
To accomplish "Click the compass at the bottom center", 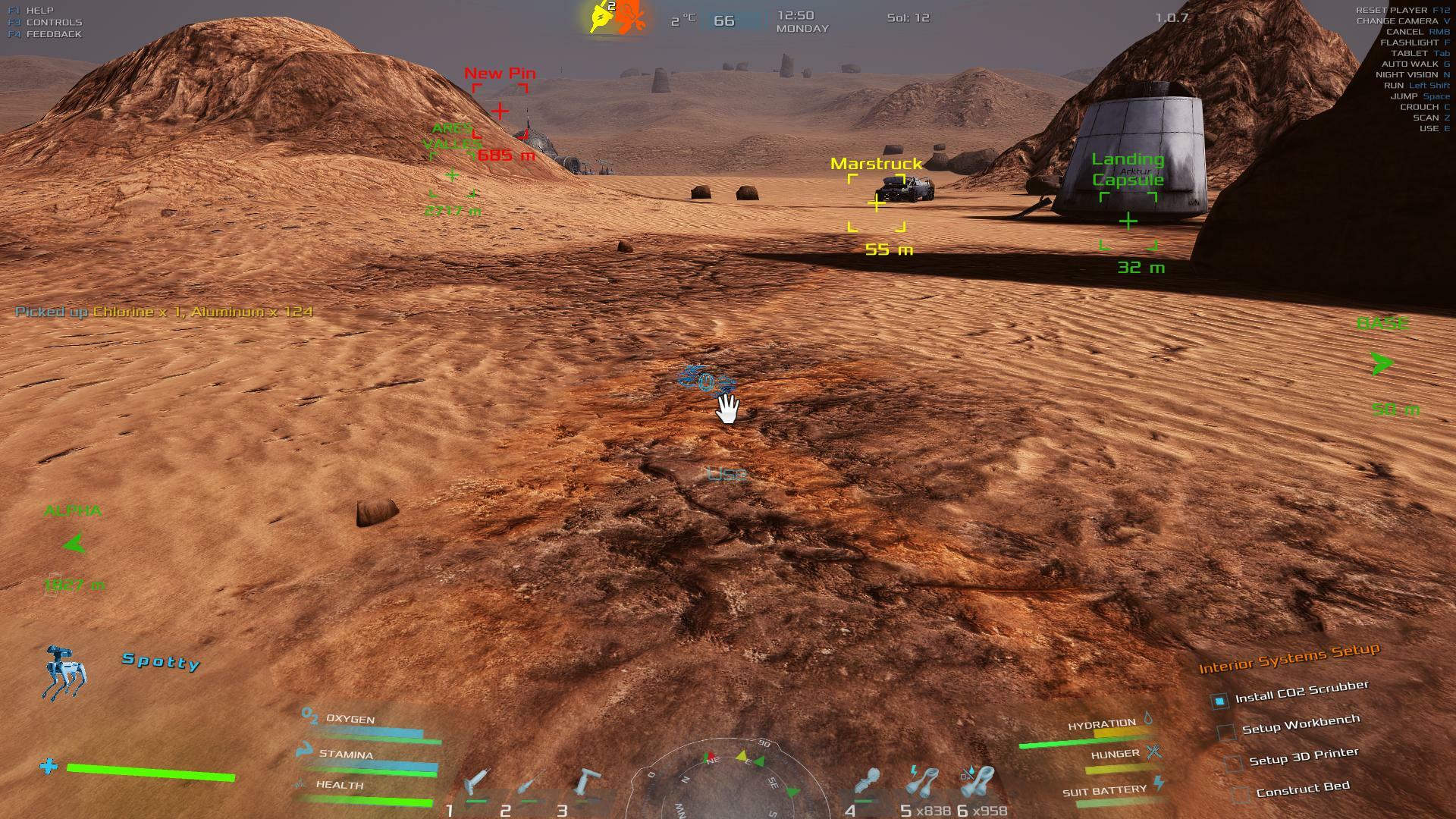I will [x=728, y=781].
